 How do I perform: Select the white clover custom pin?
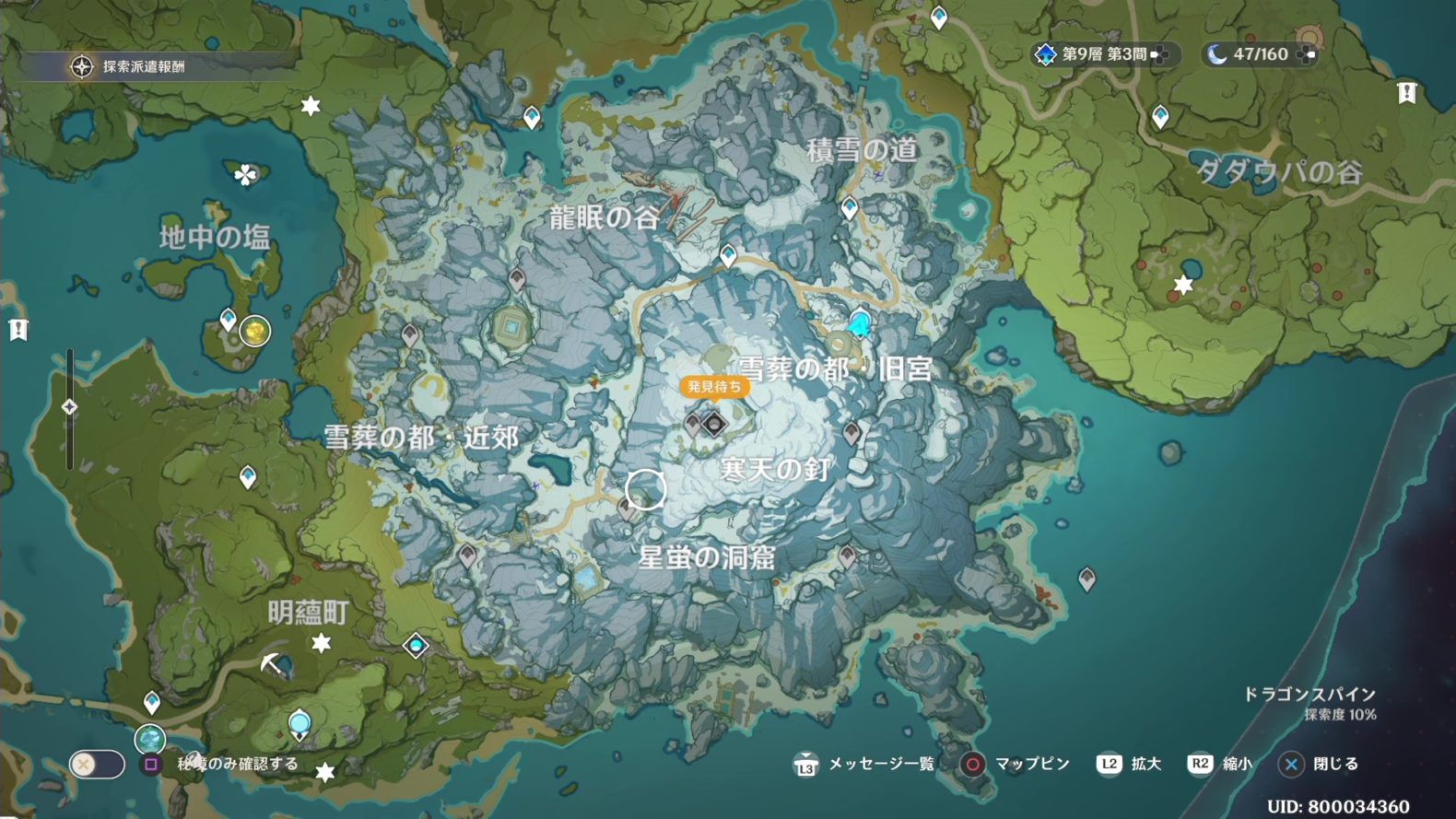click(245, 174)
